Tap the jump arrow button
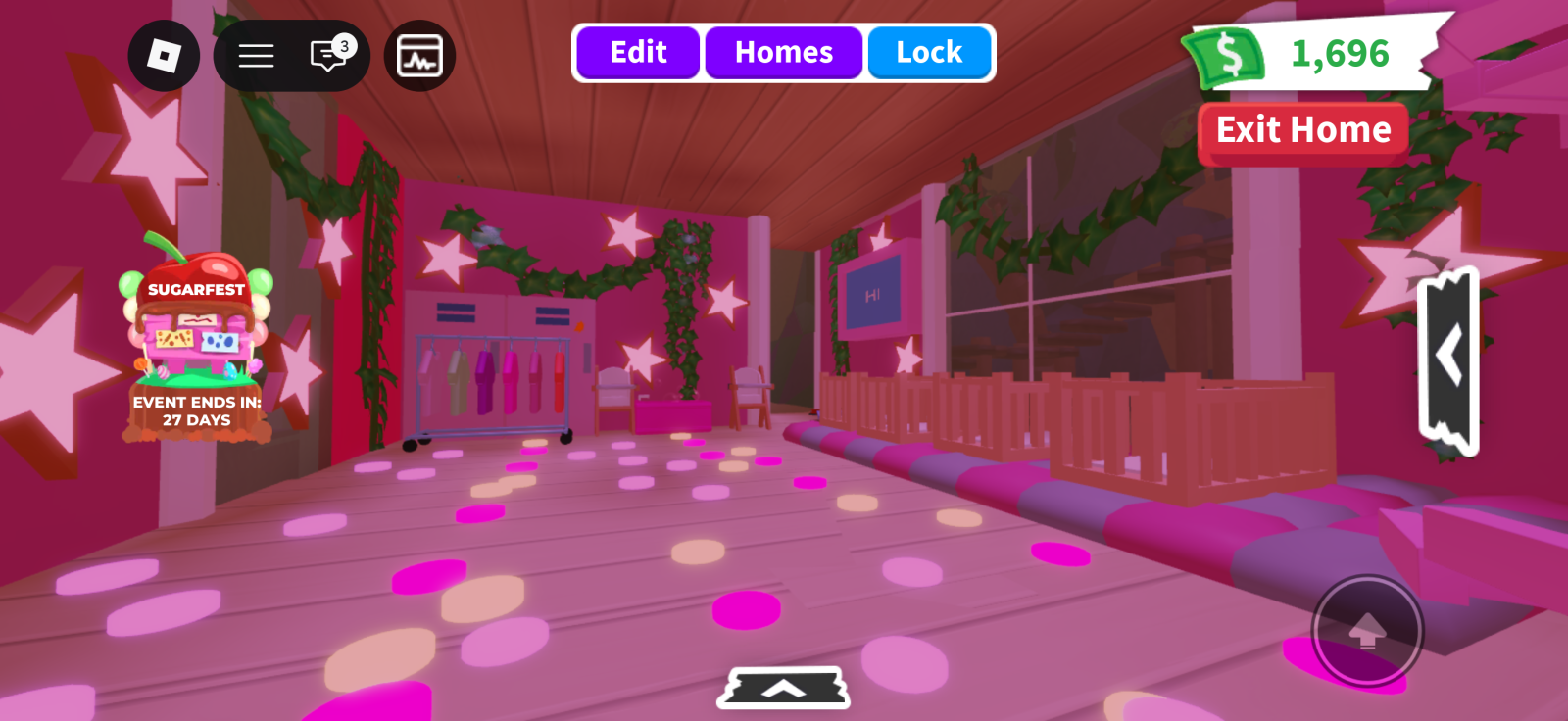This screenshot has height=721, width=1568. point(1366,631)
